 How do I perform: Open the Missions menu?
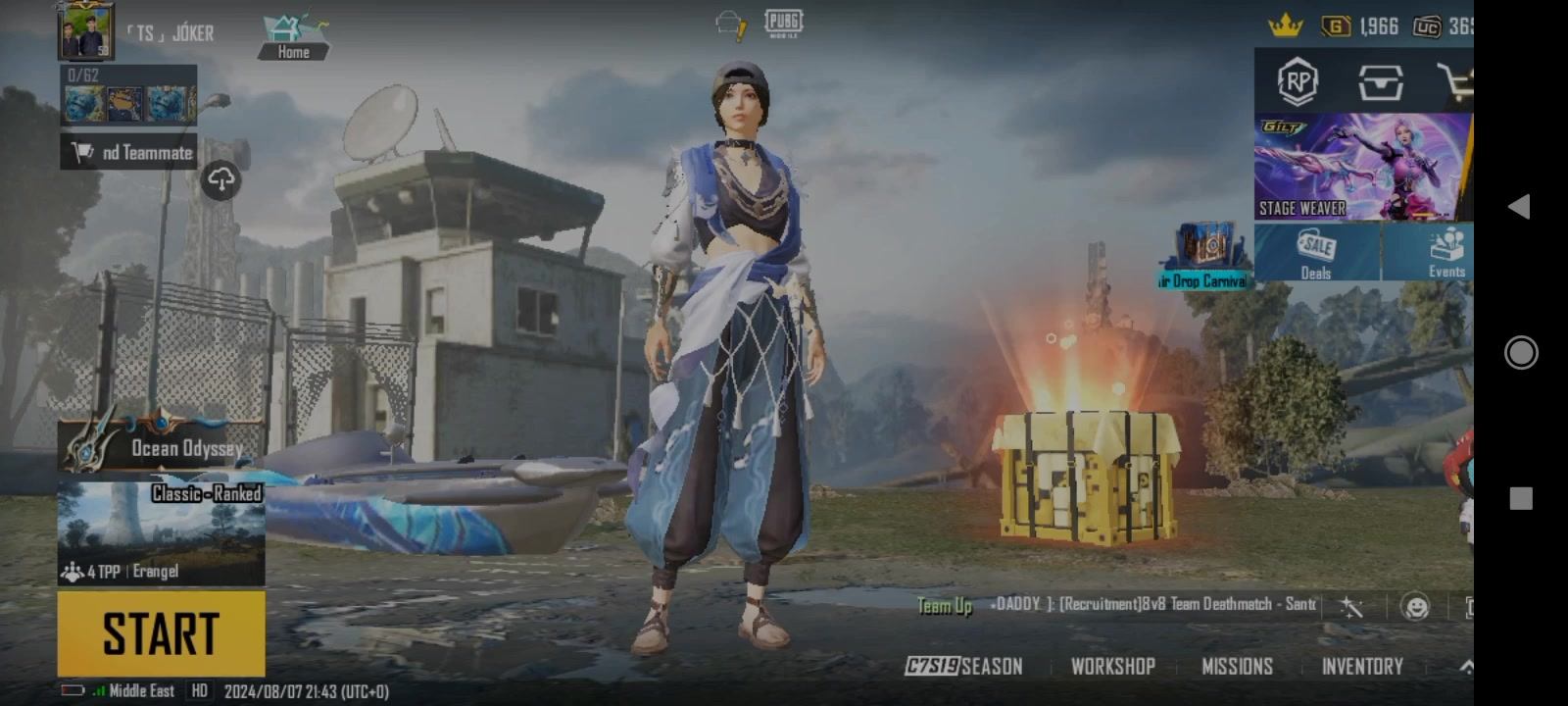pos(1237,667)
